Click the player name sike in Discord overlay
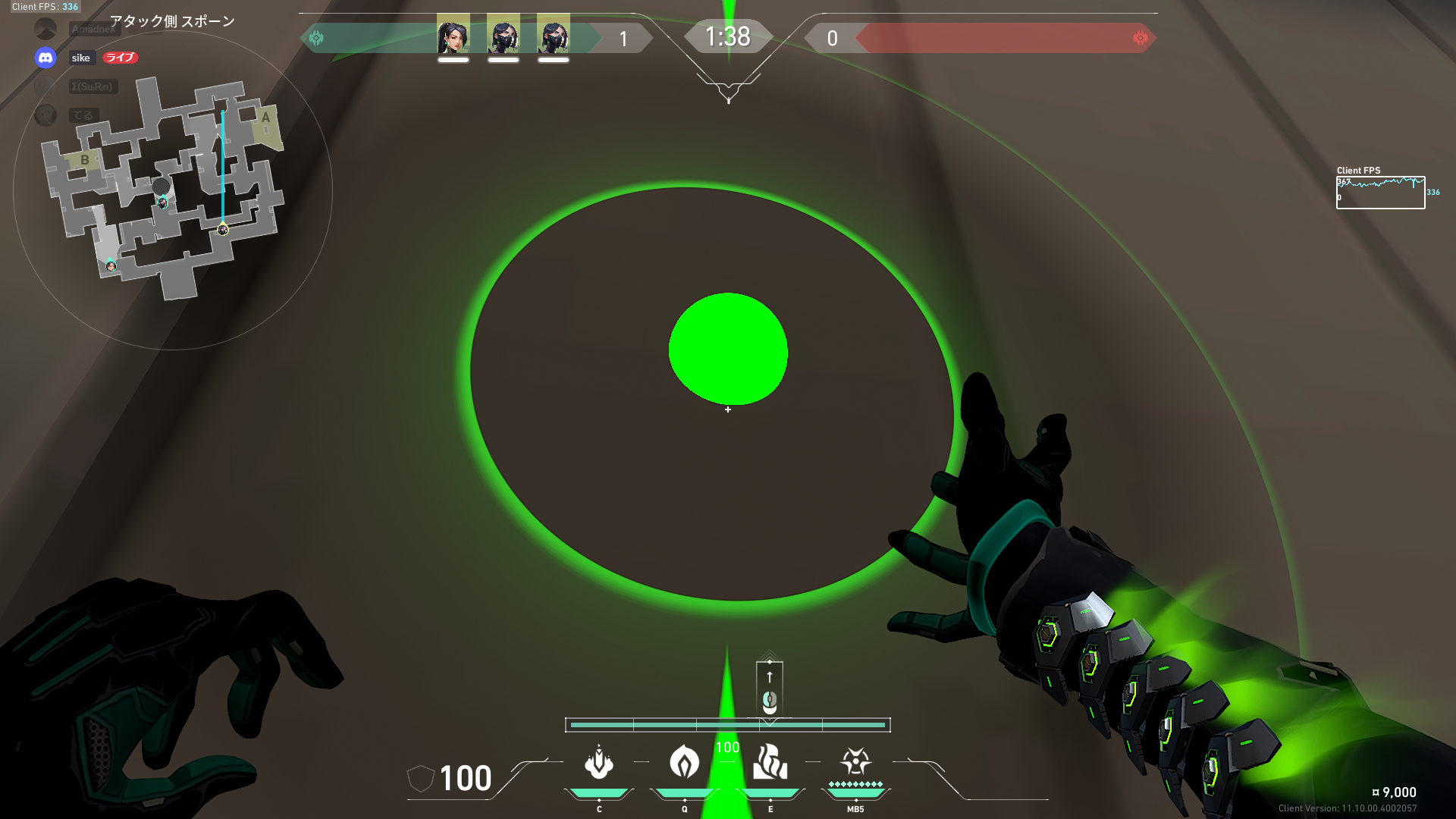Viewport: 1456px width, 819px height. [x=80, y=58]
